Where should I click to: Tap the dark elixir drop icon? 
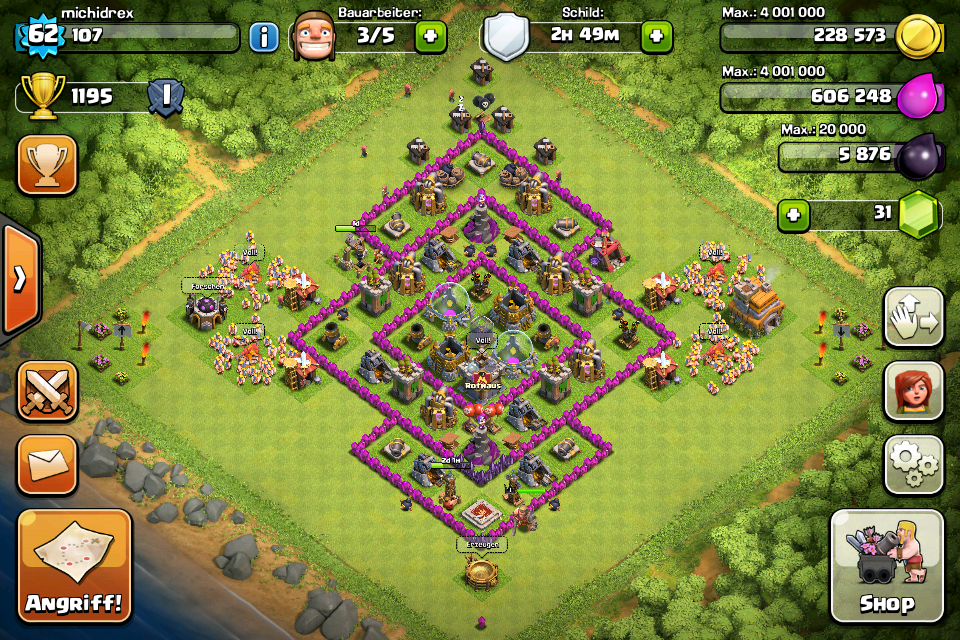(917, 156)
